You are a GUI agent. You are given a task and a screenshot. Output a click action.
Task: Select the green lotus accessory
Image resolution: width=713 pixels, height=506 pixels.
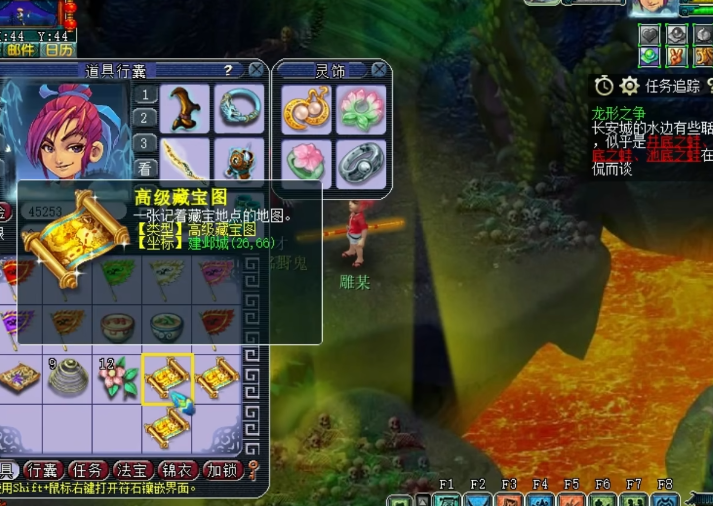(360, 107)
